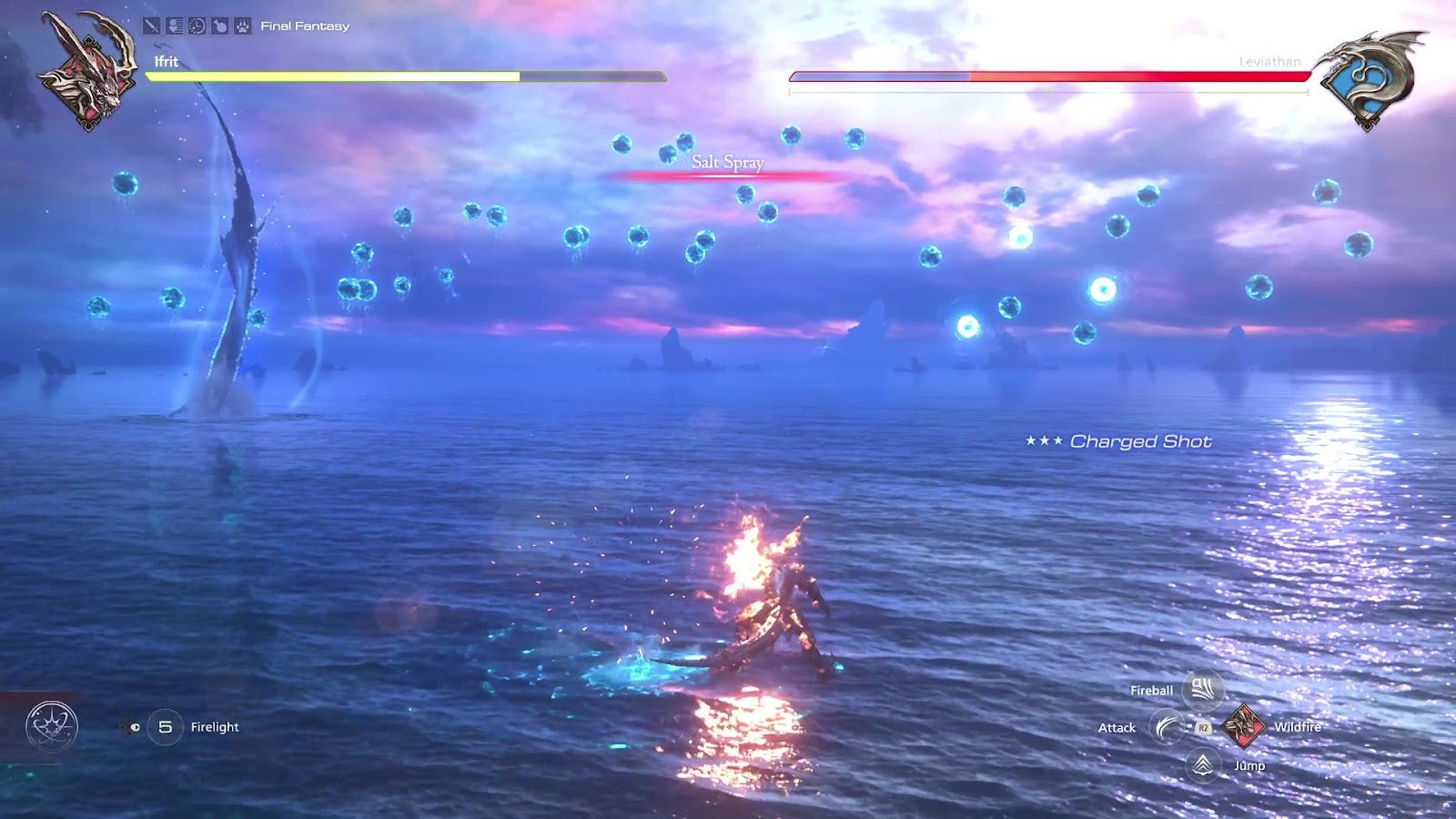
Task: Toggle the R2 button prompt
Action: coord(1204,727)
